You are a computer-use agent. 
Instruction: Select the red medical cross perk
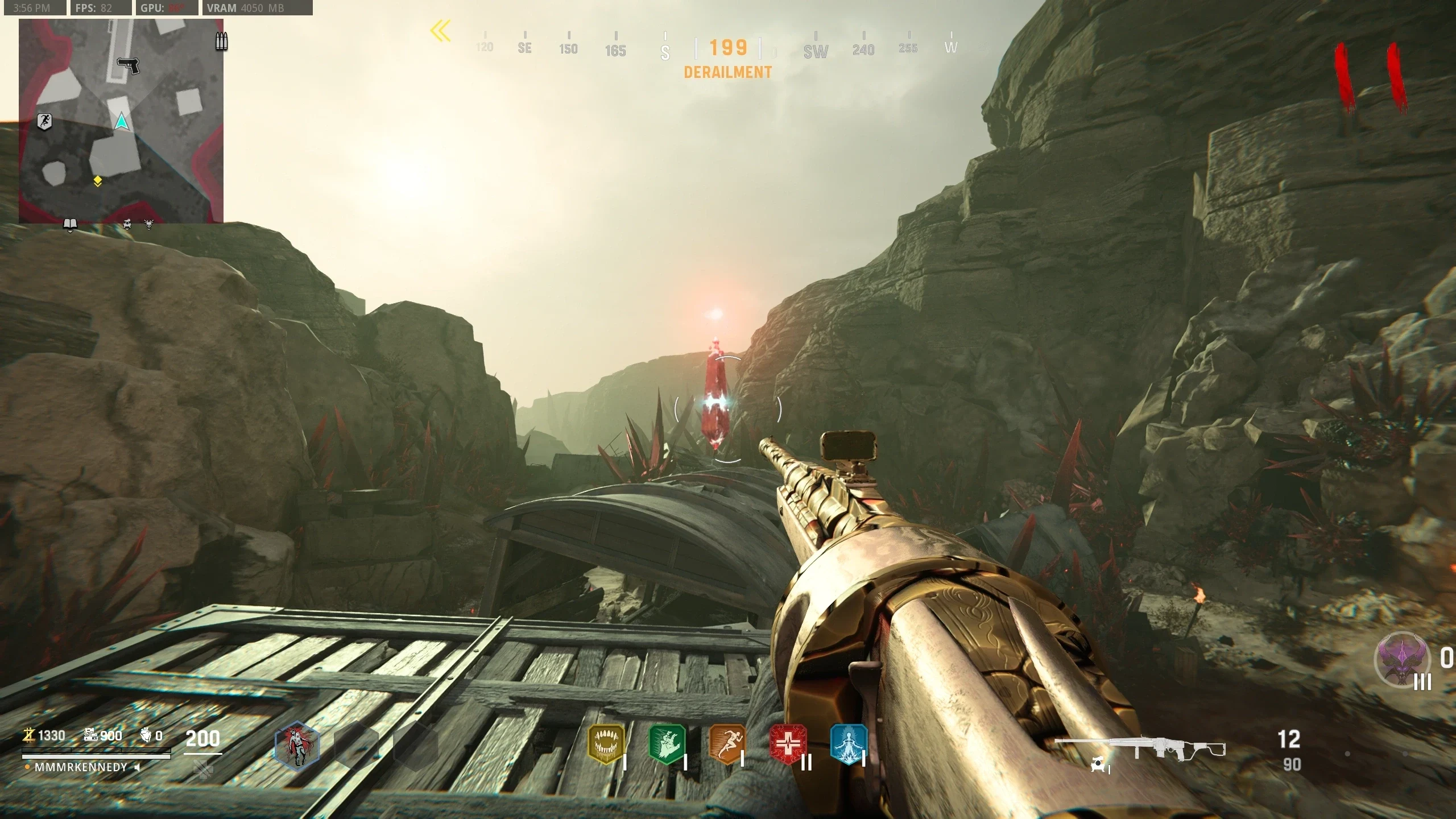pos(788,744)
